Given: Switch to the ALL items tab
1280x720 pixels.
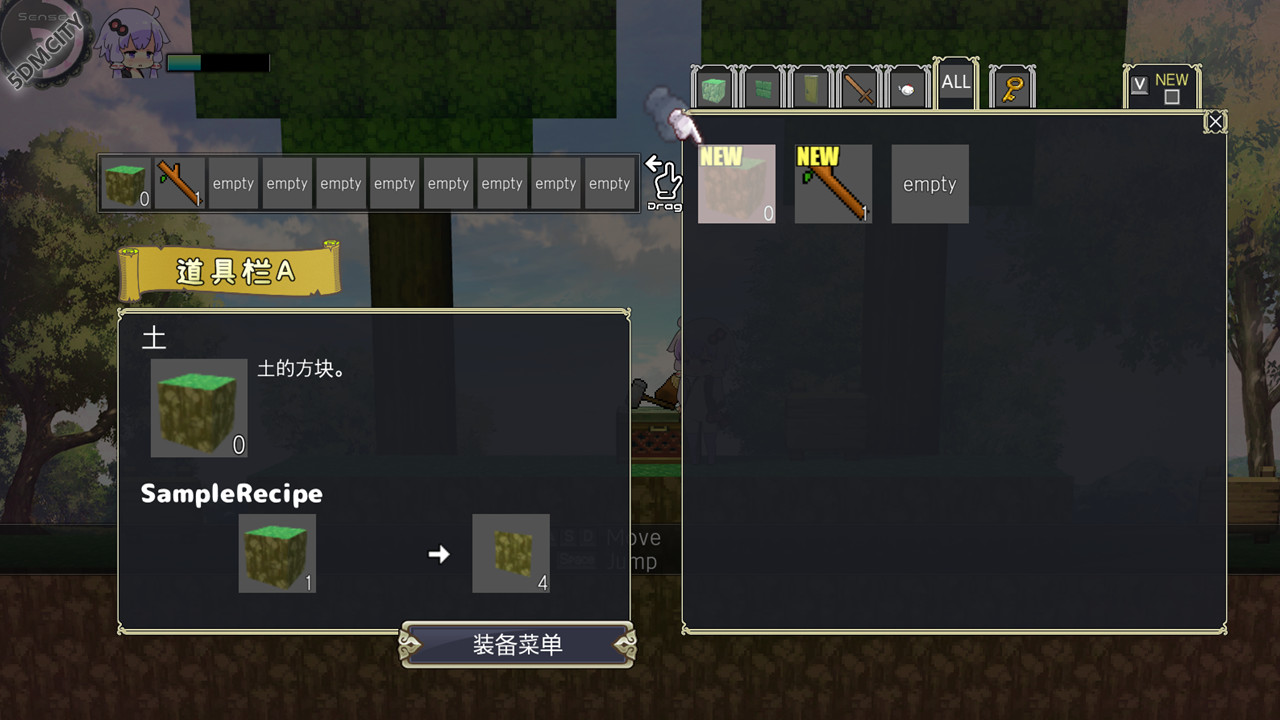Looking at the screenshot, I should pos(956,84).
